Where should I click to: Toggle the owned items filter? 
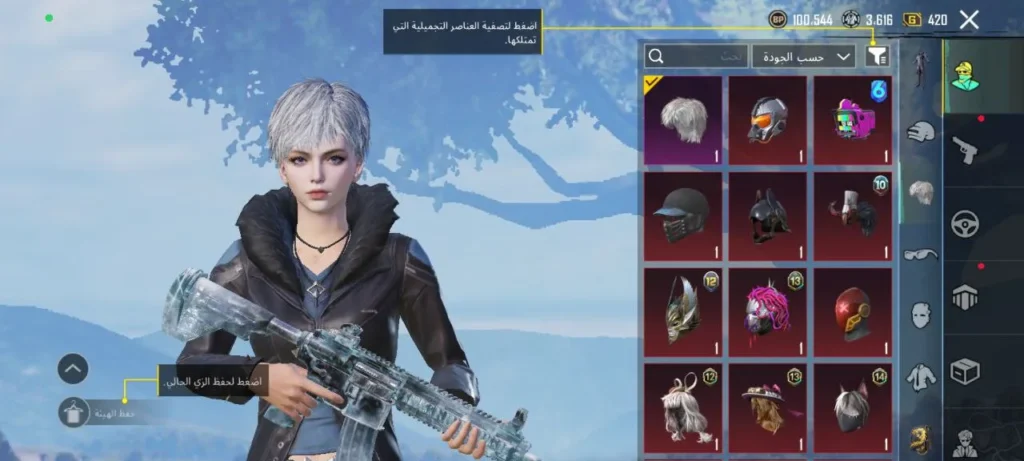pyautogui.click(x=877, y=57)
